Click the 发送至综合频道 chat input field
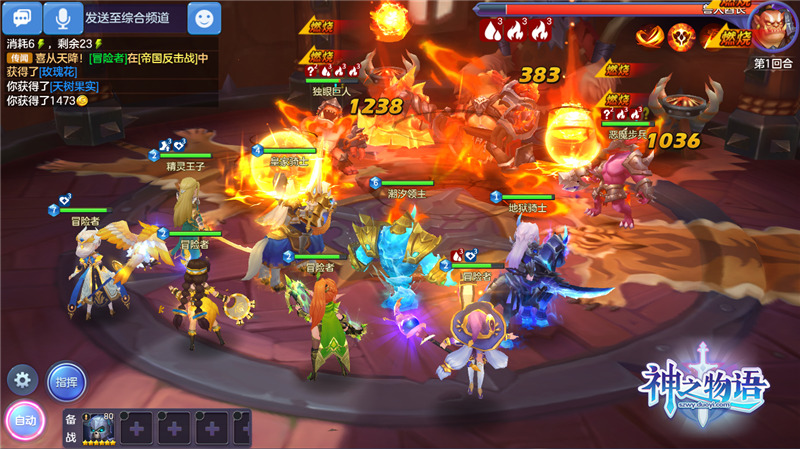This screenshot has height=449, width=800. [134, 17]
